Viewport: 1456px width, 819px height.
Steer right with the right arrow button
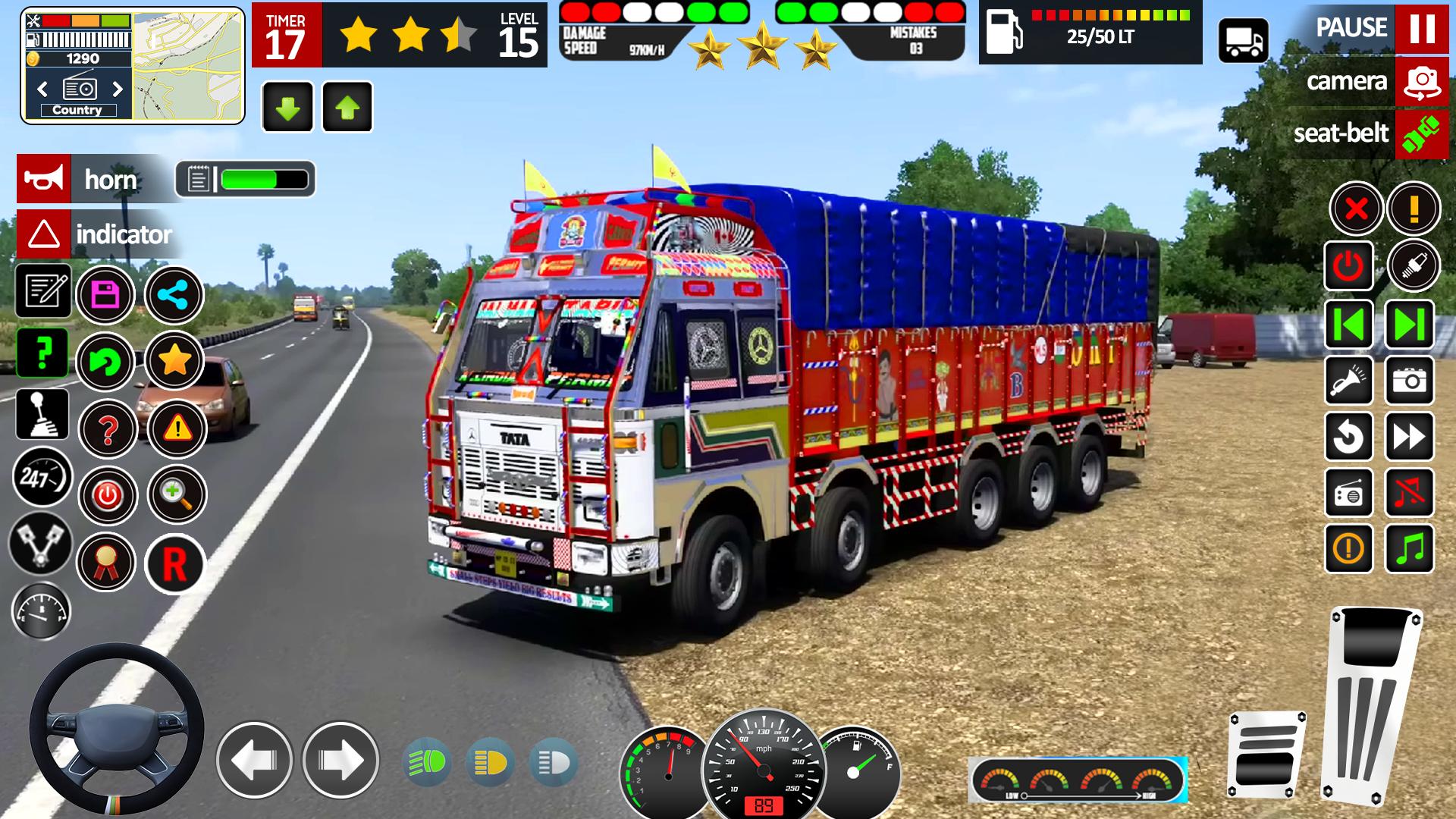point(340,760)
